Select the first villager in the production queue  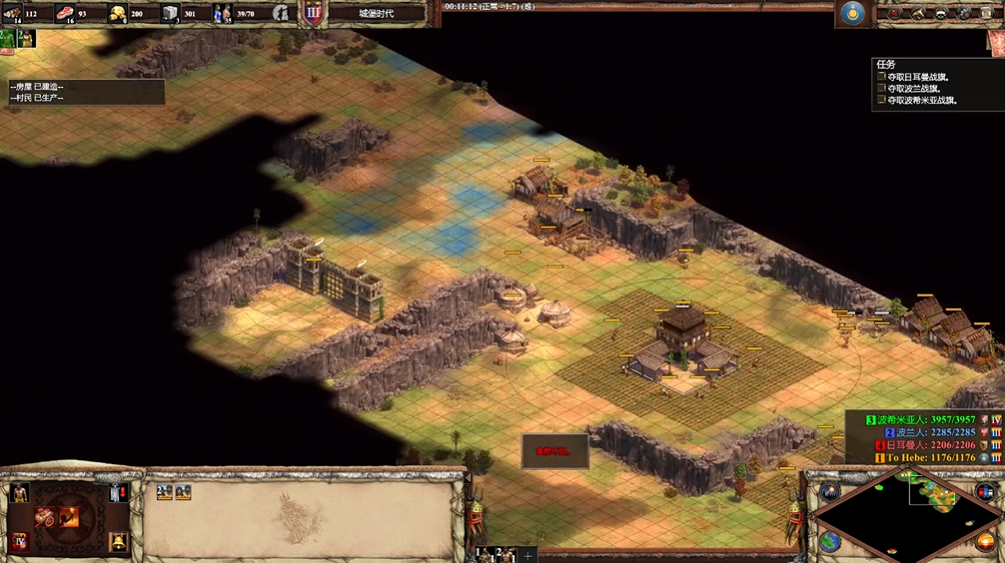165,492
